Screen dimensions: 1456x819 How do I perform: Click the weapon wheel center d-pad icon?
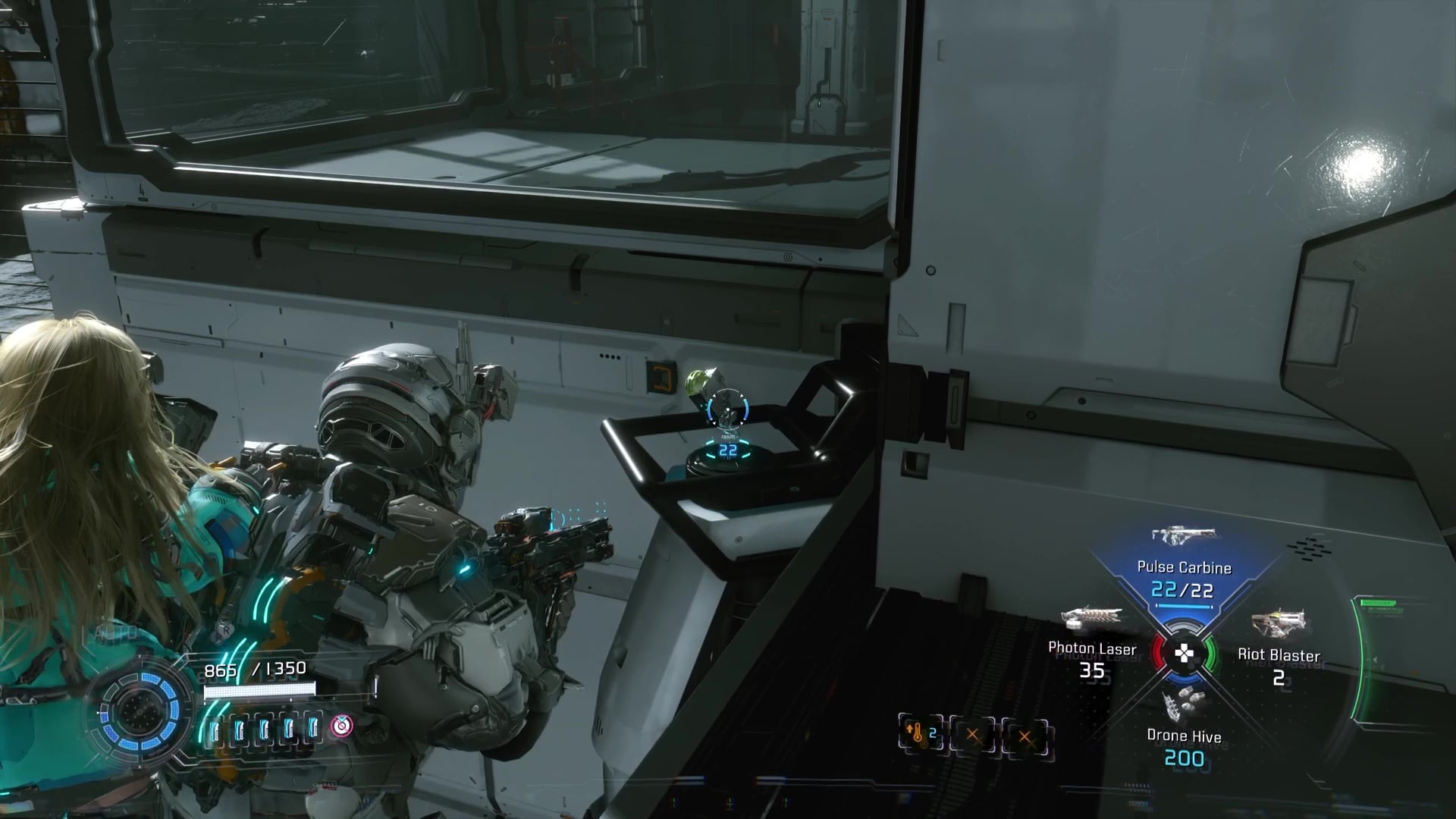click(x=1184, y=652)
